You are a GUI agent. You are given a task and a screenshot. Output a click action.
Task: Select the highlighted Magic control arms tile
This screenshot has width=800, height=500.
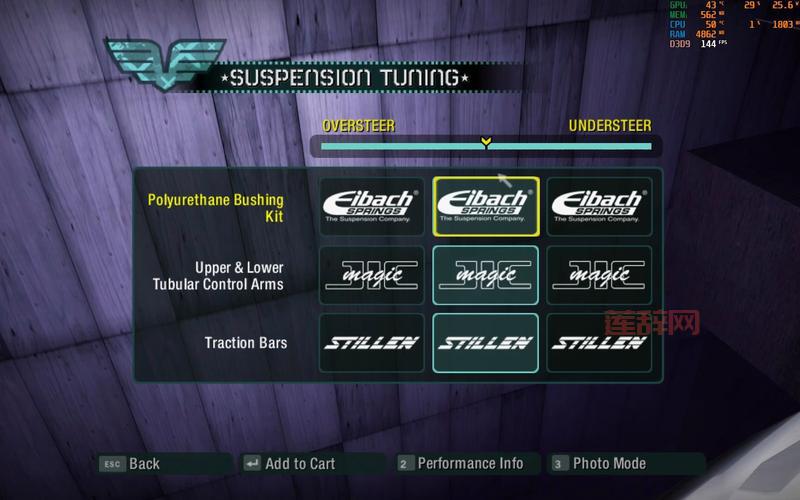(486, 275)
